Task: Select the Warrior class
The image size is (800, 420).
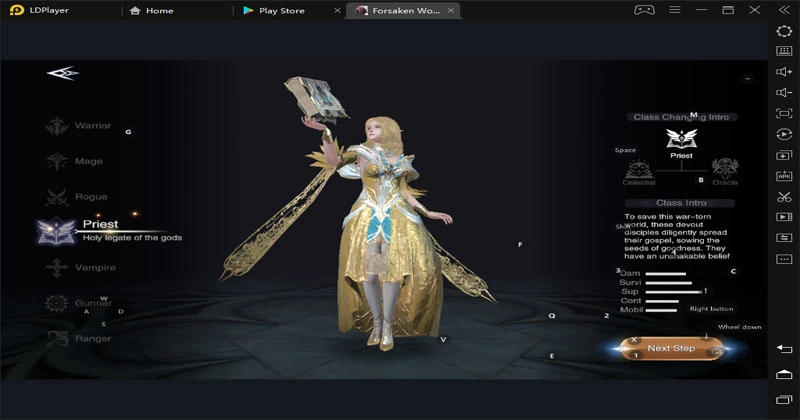Action: click(78, 126)
